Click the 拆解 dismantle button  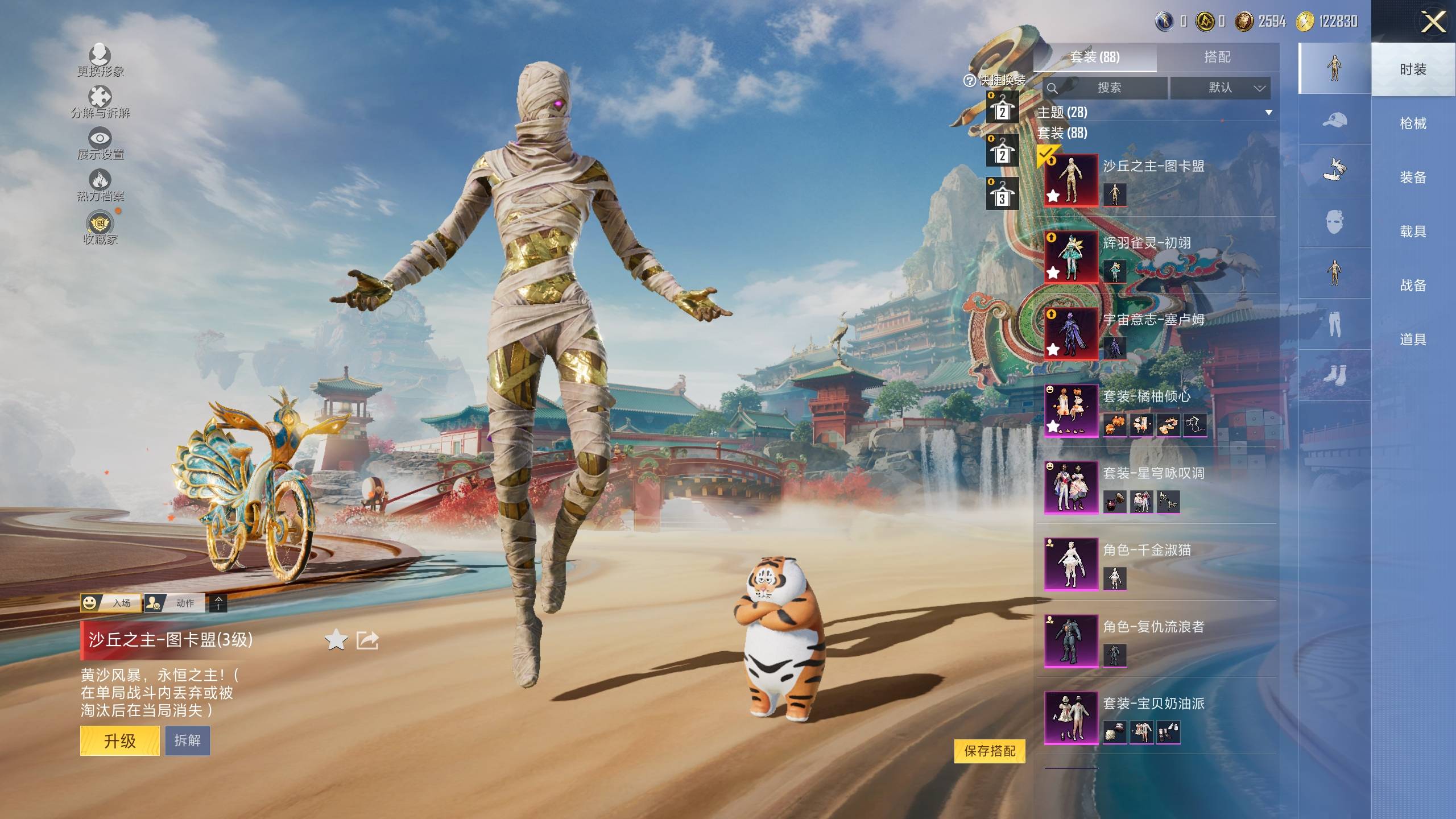coord(188,741)
